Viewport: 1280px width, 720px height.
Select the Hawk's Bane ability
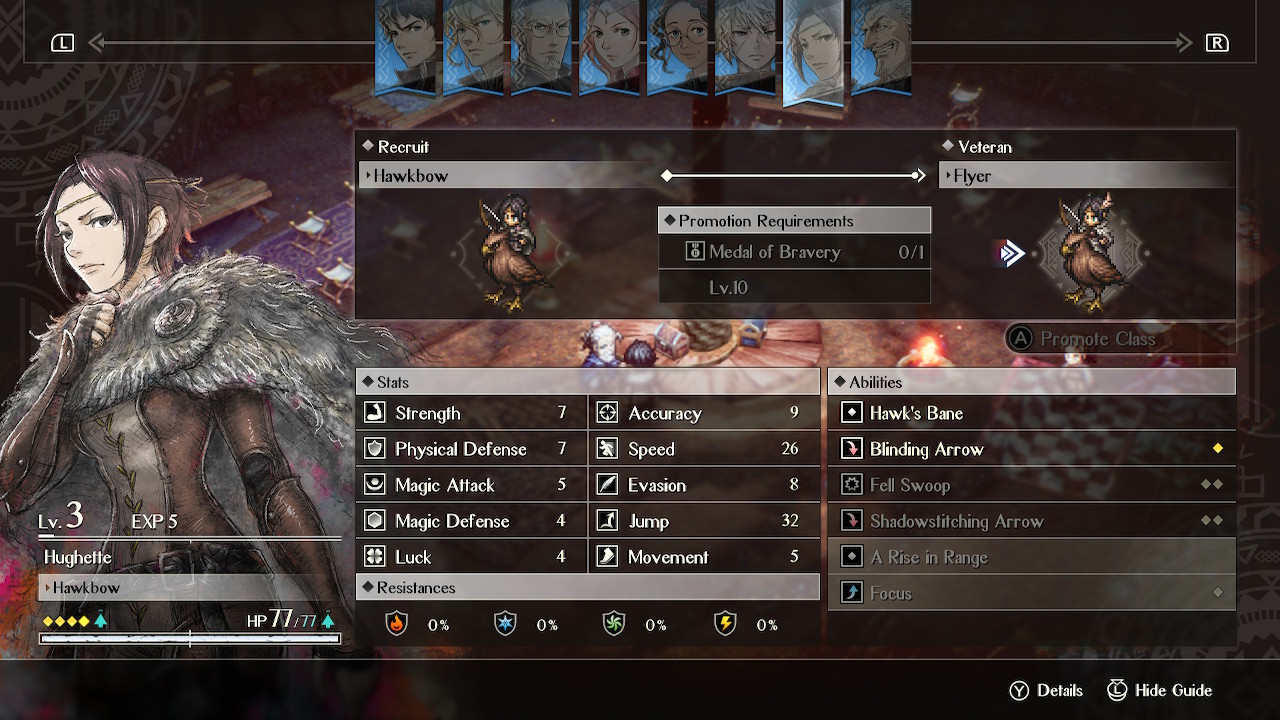(x=1031, y=413)
